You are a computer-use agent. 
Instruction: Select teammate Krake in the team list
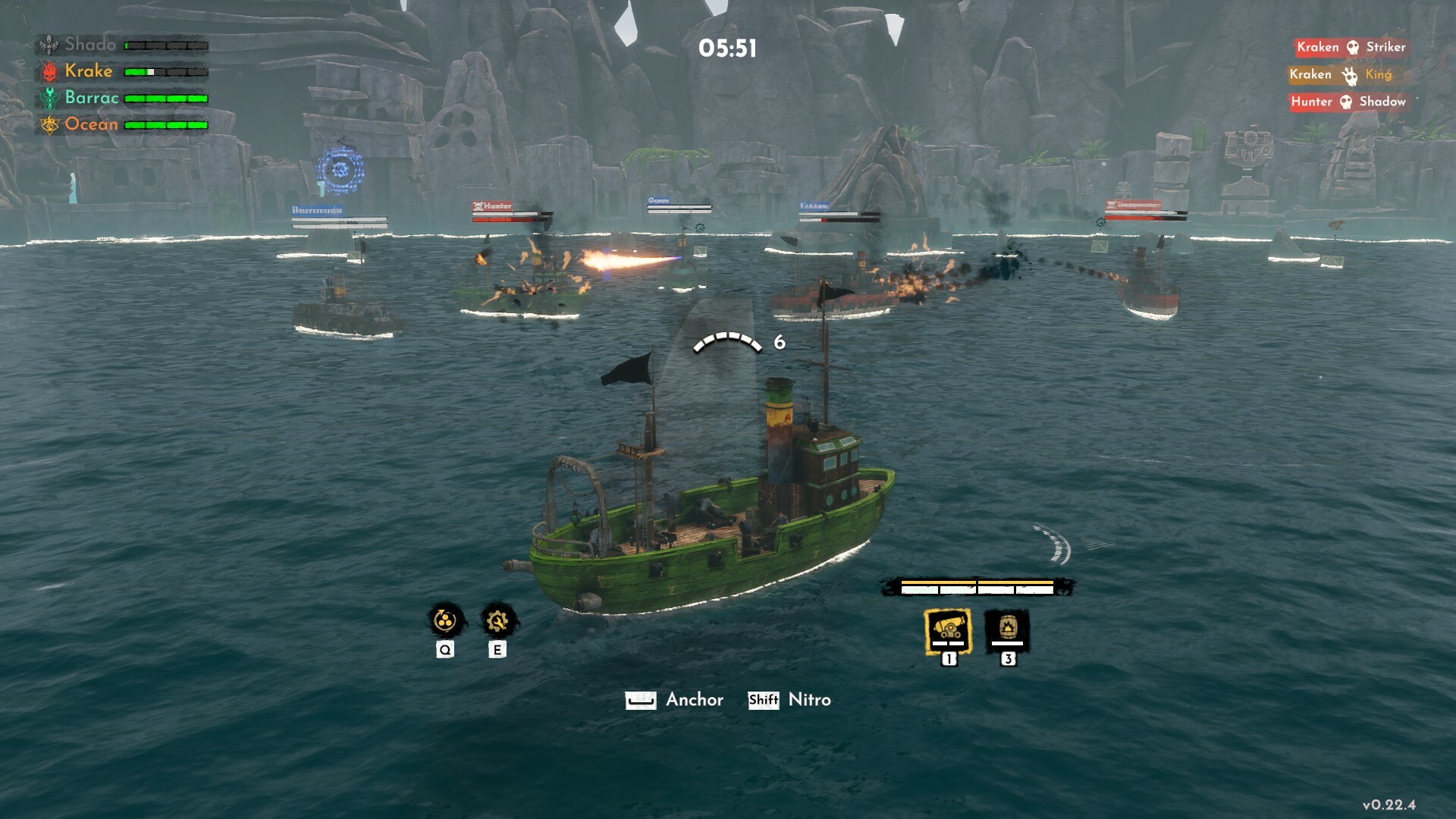88,71
